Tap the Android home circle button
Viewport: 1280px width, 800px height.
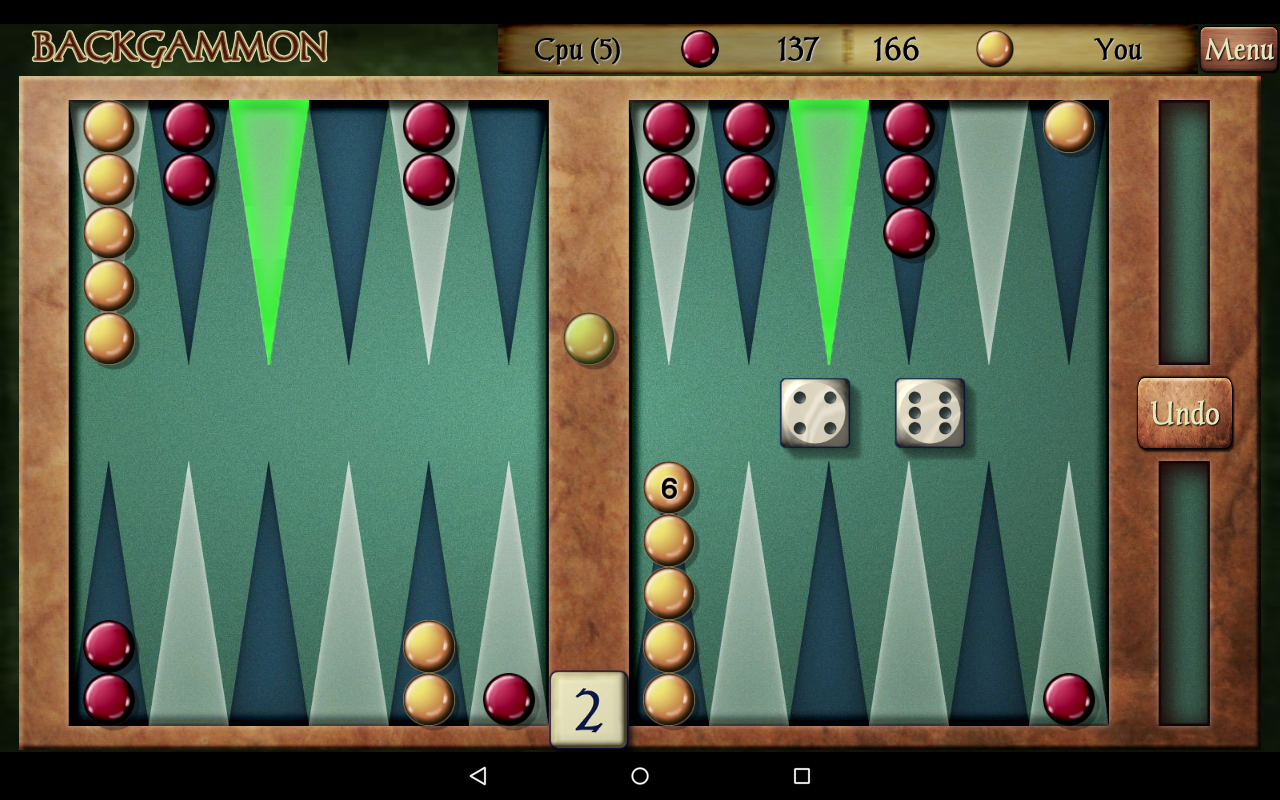click(639, 775)
